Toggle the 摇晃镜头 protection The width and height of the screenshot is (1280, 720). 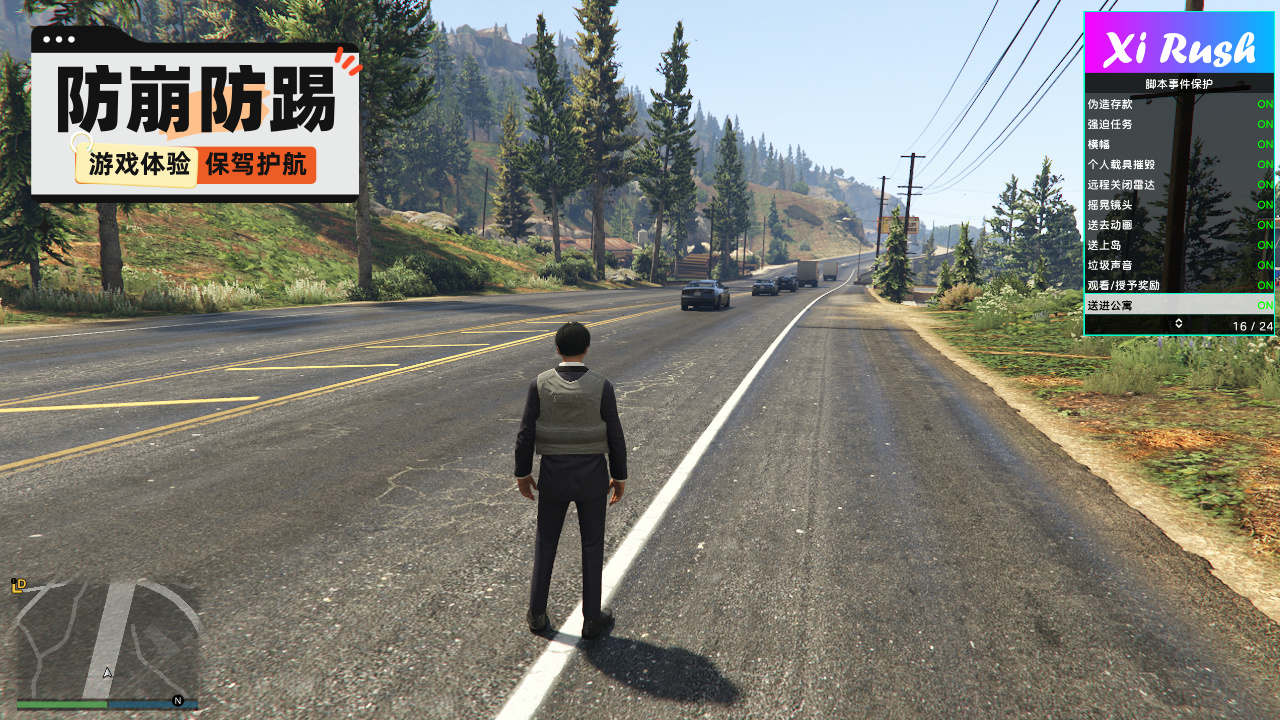tap(1180, 205)
